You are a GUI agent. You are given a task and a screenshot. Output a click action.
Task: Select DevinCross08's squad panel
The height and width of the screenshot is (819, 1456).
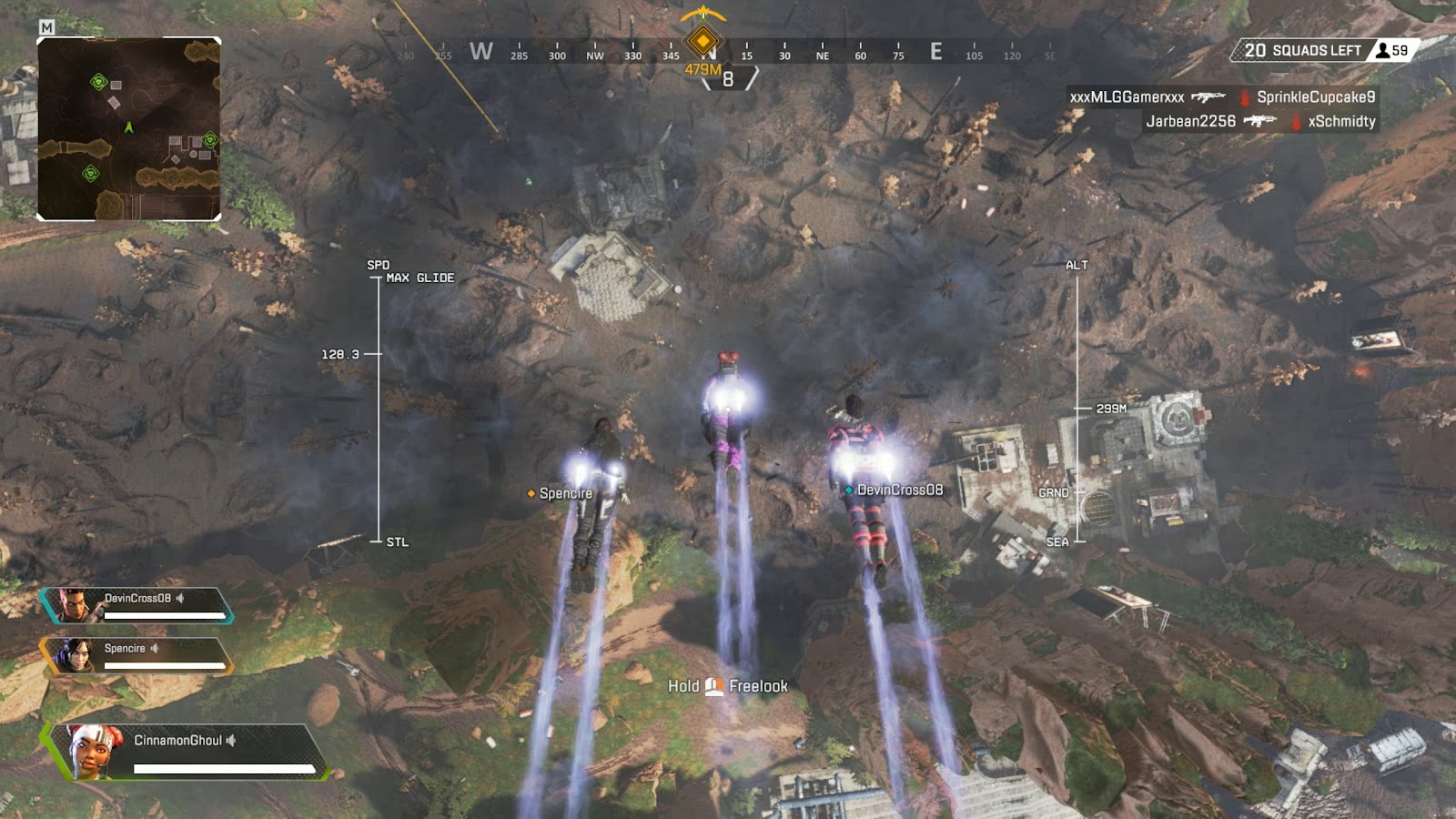coord(136,605)
